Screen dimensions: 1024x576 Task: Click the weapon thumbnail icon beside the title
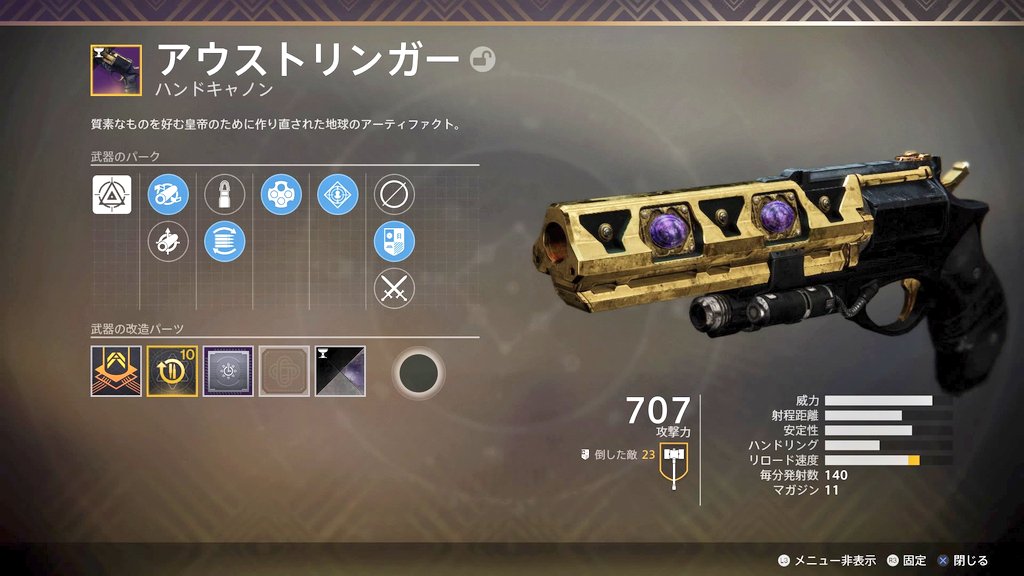pyautogui.click(x=116, y=70)
